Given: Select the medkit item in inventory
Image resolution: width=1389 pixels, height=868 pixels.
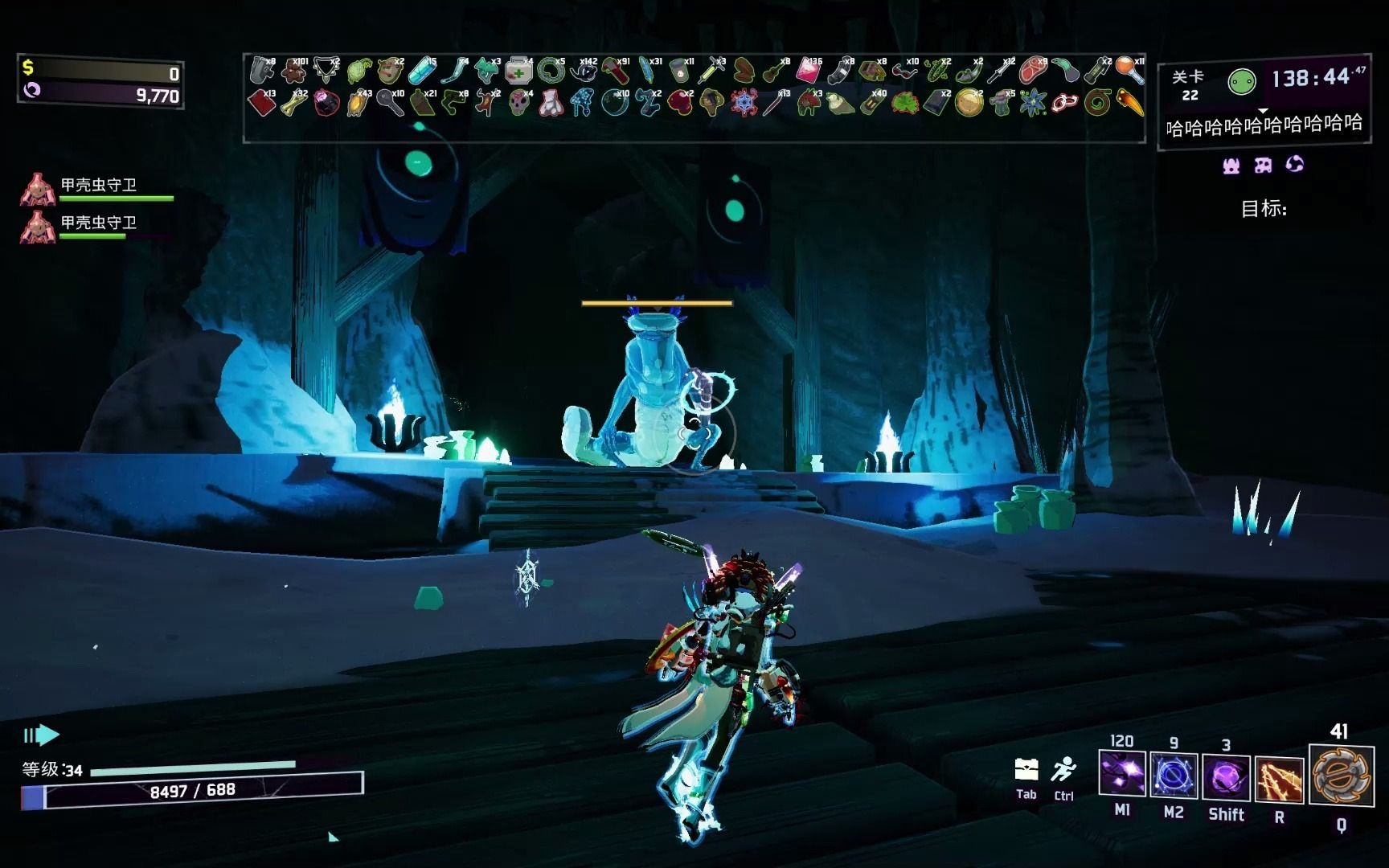Looking at the screenshot, I should [518, 72].
